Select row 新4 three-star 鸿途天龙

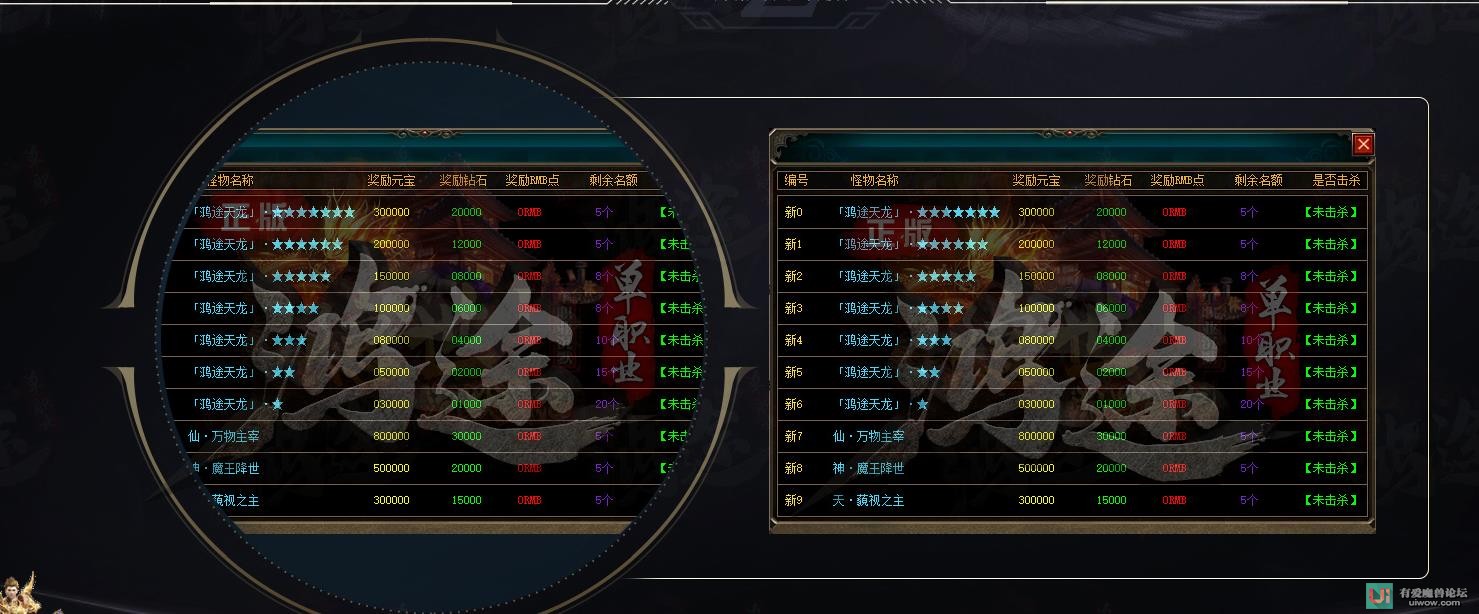point(1071,340)
